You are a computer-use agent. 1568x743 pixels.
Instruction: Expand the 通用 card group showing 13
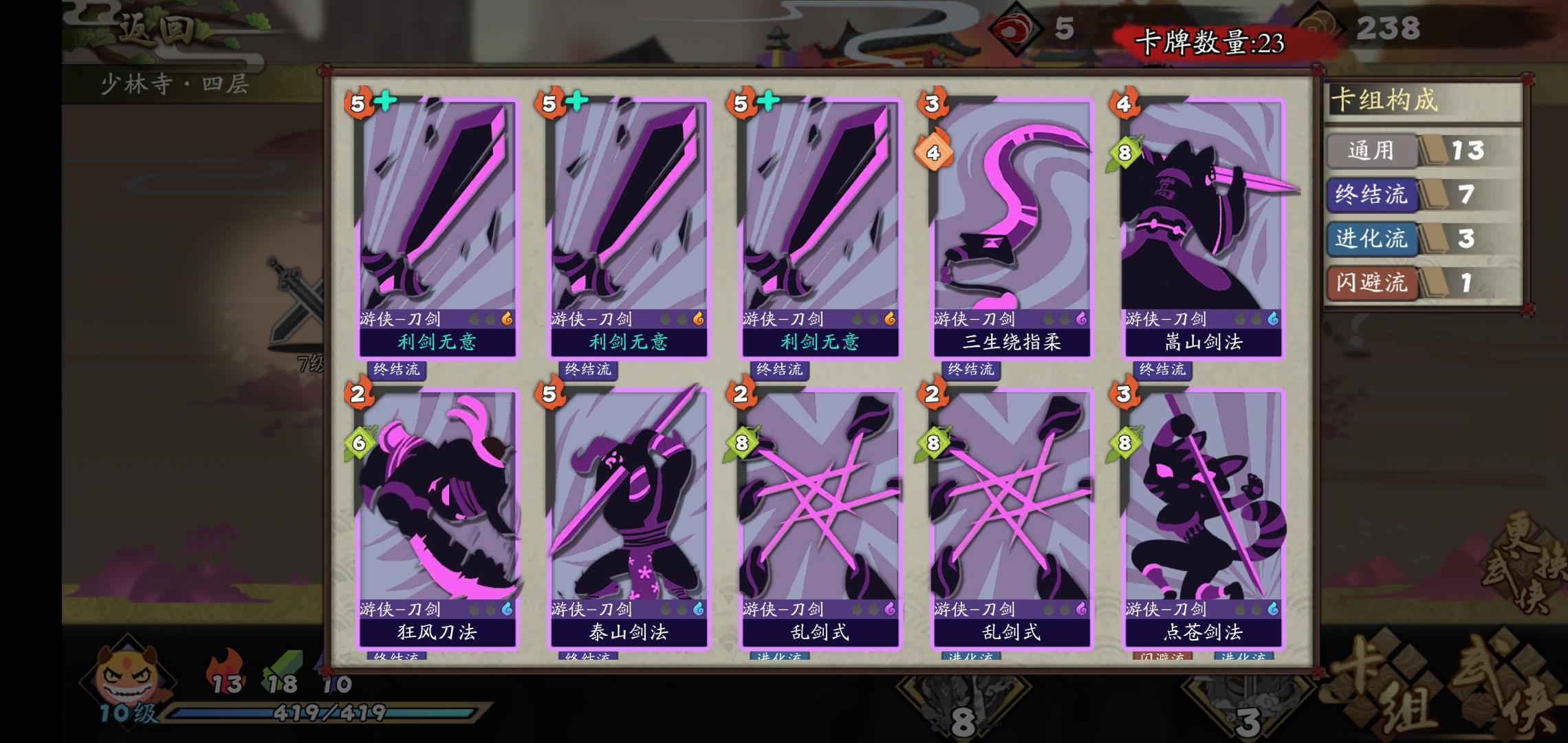[1371, 152]
